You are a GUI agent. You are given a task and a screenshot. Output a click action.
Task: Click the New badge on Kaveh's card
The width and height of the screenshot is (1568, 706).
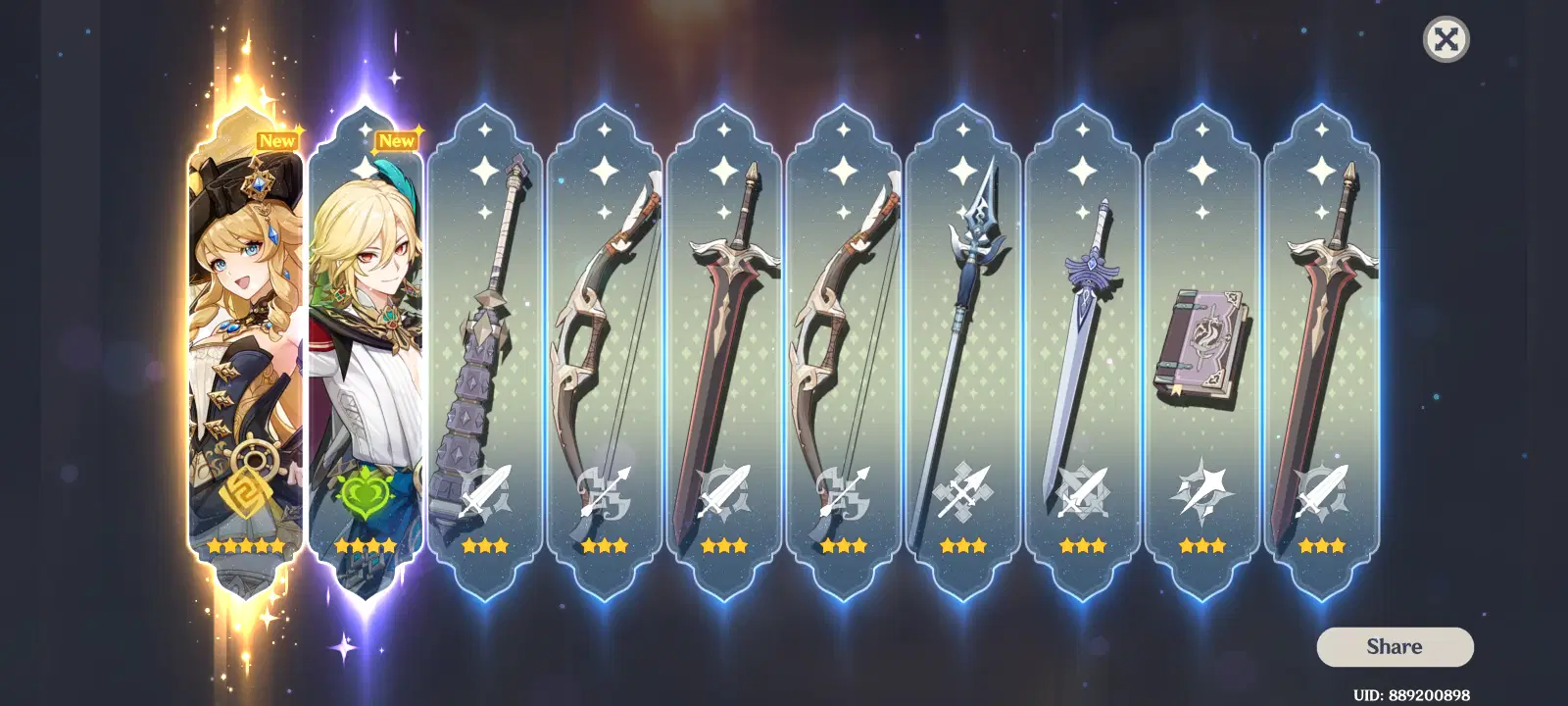click(x=397, y=139)
